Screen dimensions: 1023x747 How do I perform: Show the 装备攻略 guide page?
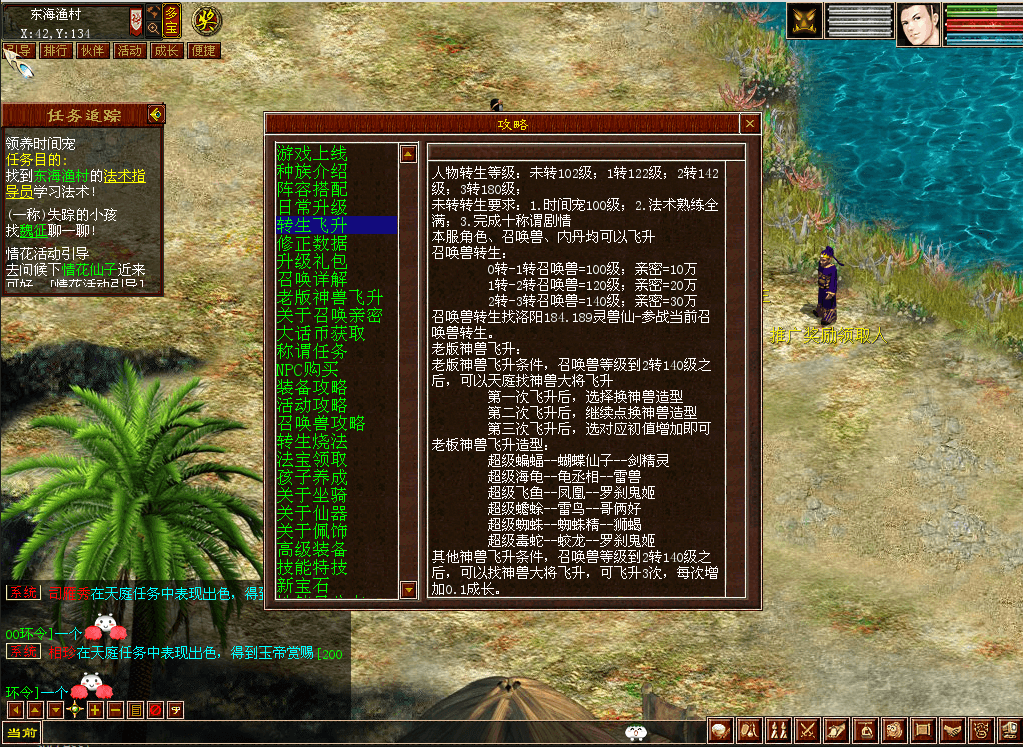pyautogui.click(x=312, y=388)
